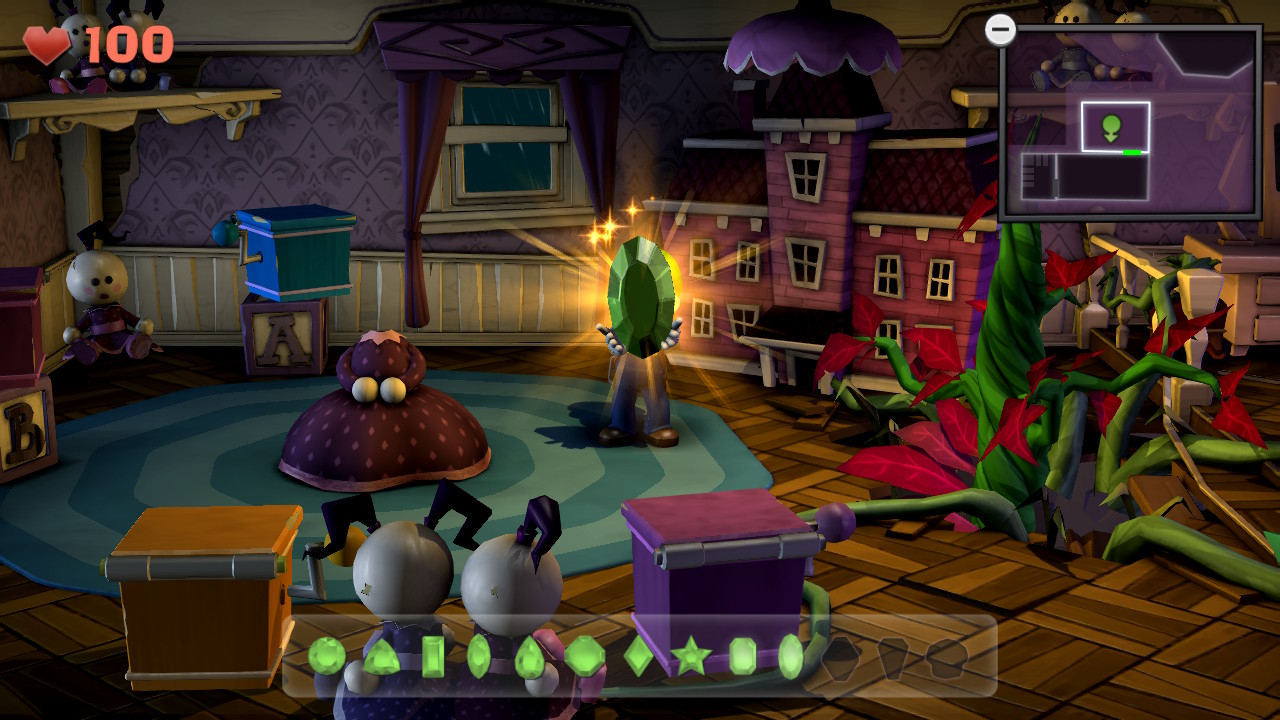Pick the rectangular green gem slot
The height and width of the screenshot is (720, 1280).
tap(433, 657)
